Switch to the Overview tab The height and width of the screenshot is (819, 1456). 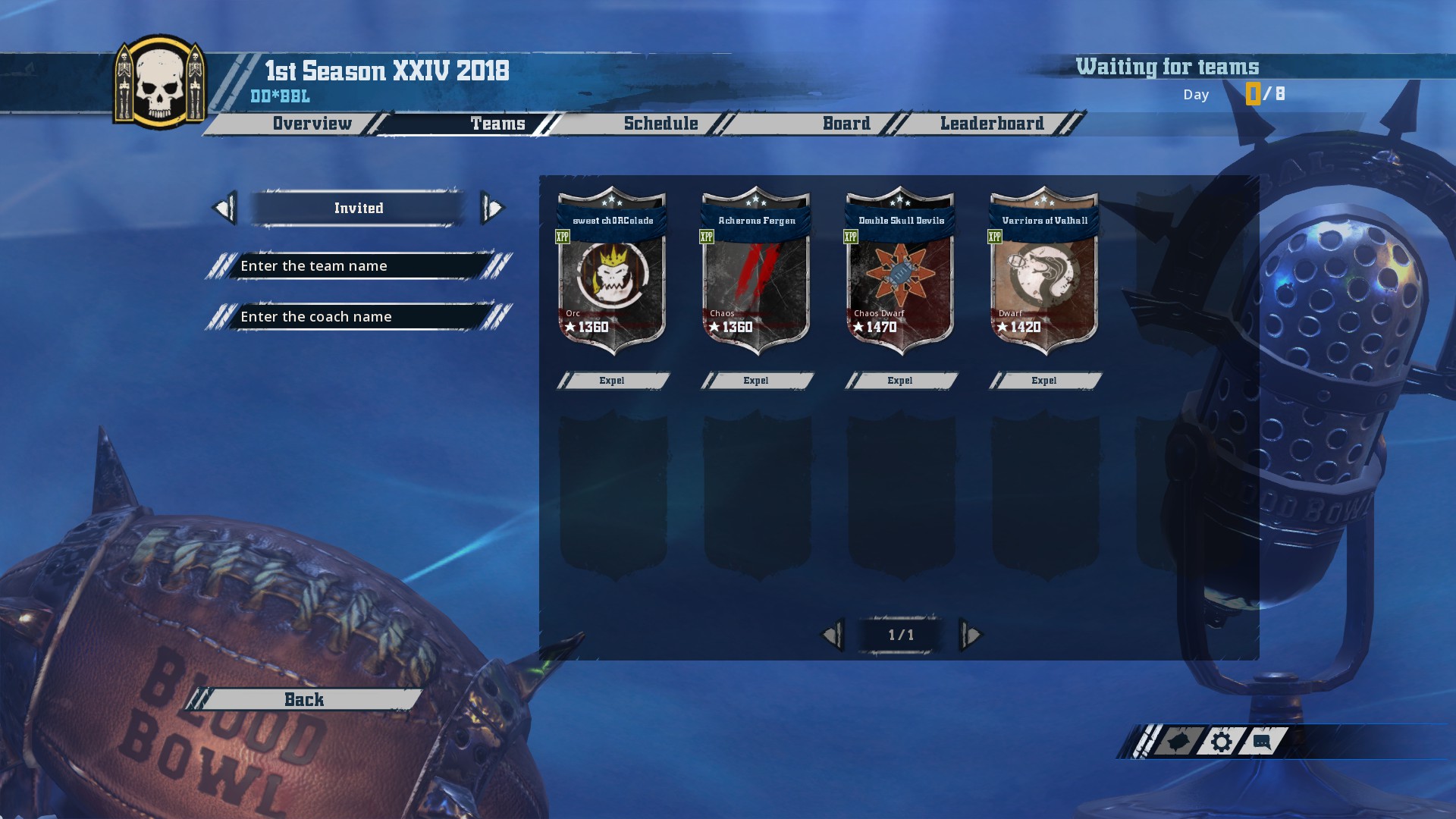[x=312, y=124]
